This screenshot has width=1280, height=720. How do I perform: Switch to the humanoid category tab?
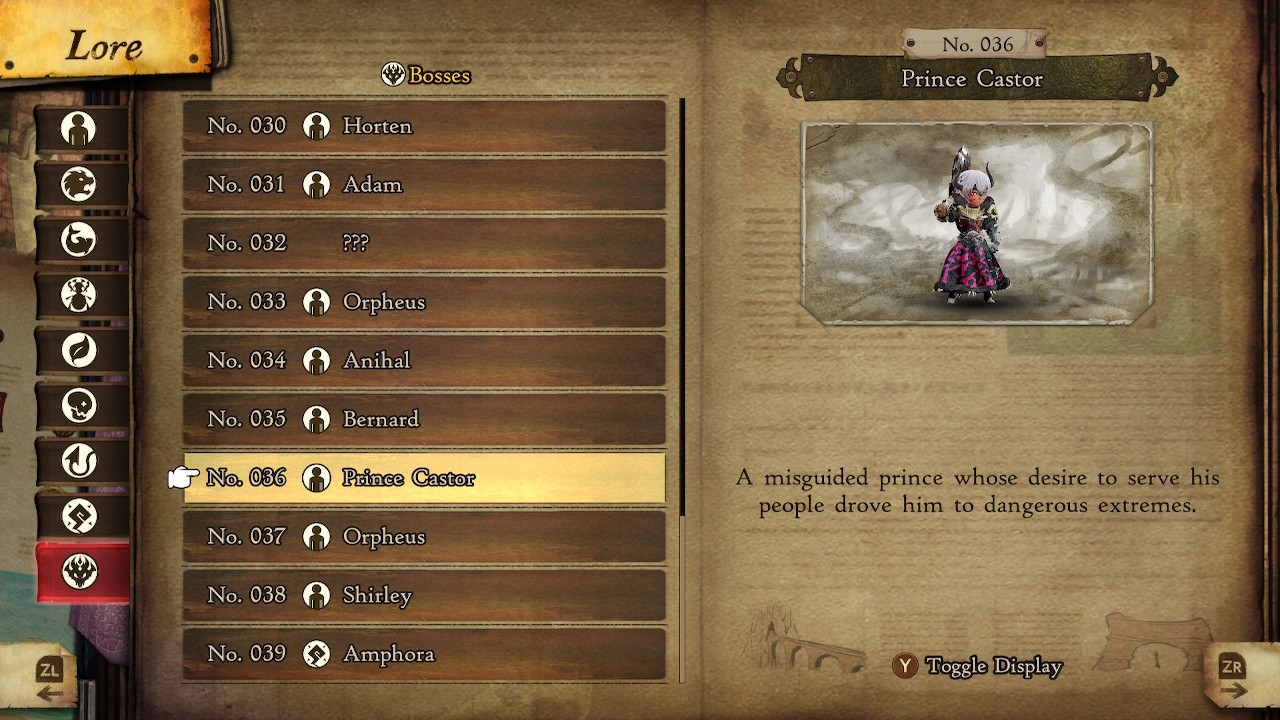[80, 129]
